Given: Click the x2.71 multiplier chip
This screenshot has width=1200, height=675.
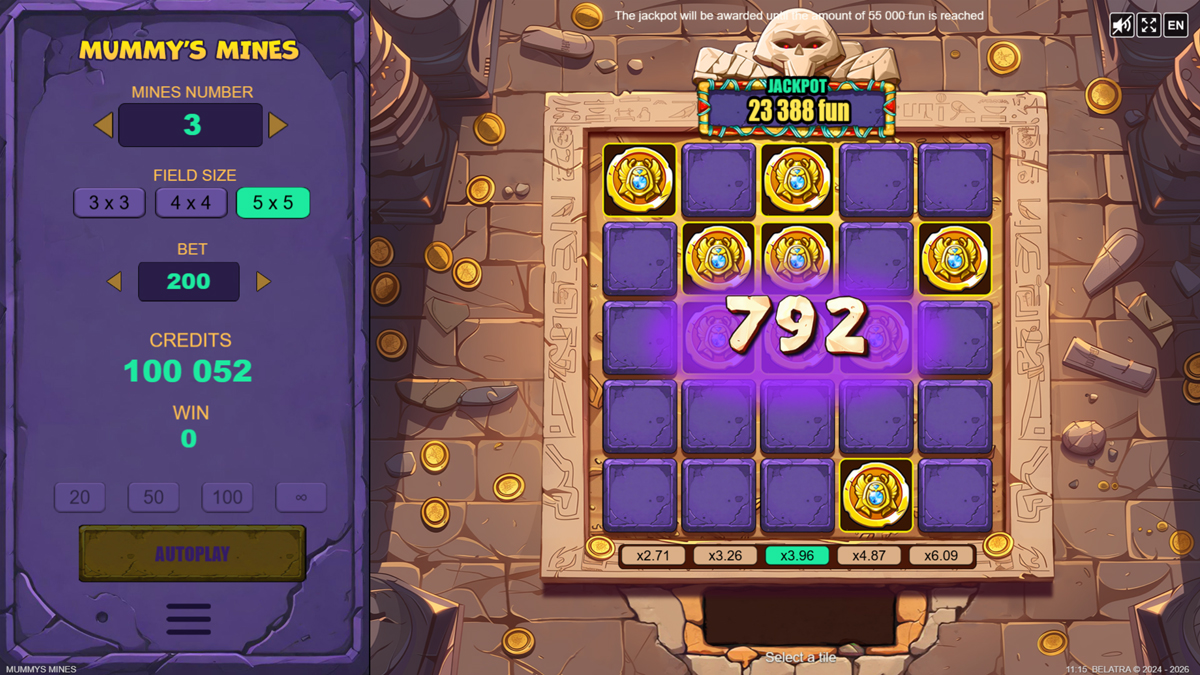Looking at the screenshot, I should coord(653,556).
